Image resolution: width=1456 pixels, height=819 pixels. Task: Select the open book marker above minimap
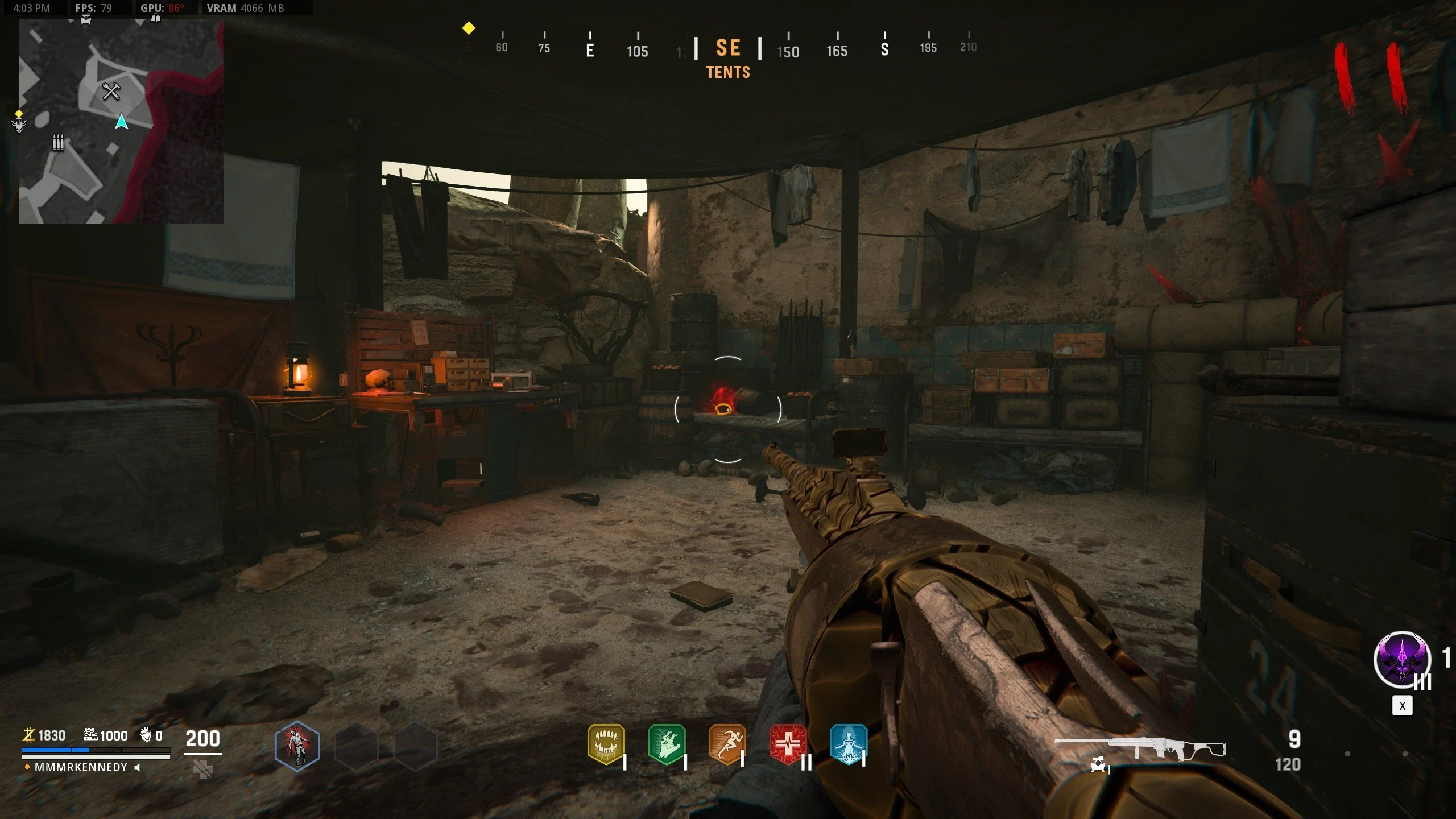pyautogui.click(x=155, y=19)
